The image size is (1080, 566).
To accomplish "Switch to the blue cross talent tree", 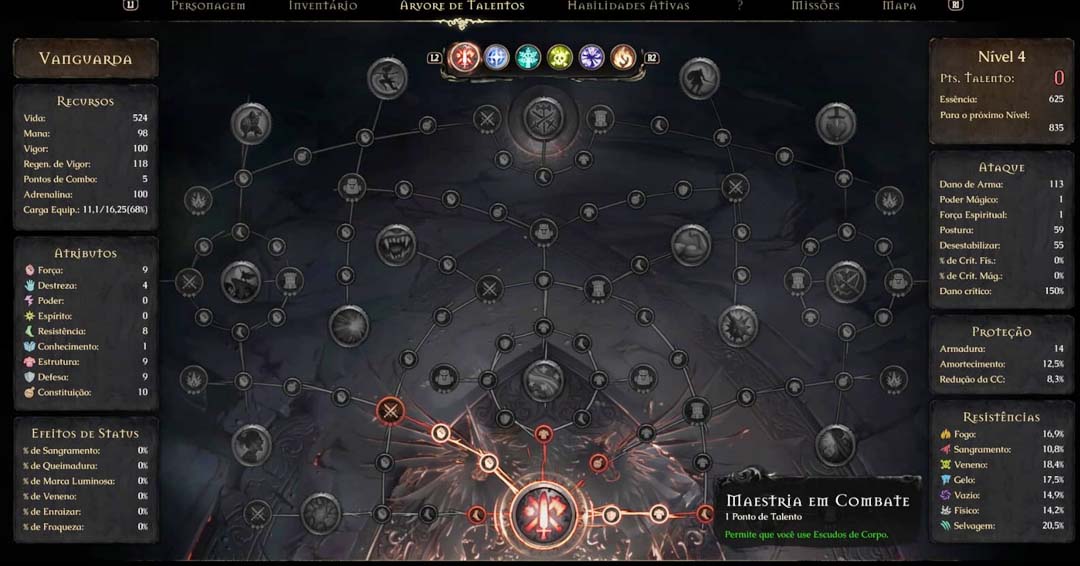I will [x=497, y=57].
